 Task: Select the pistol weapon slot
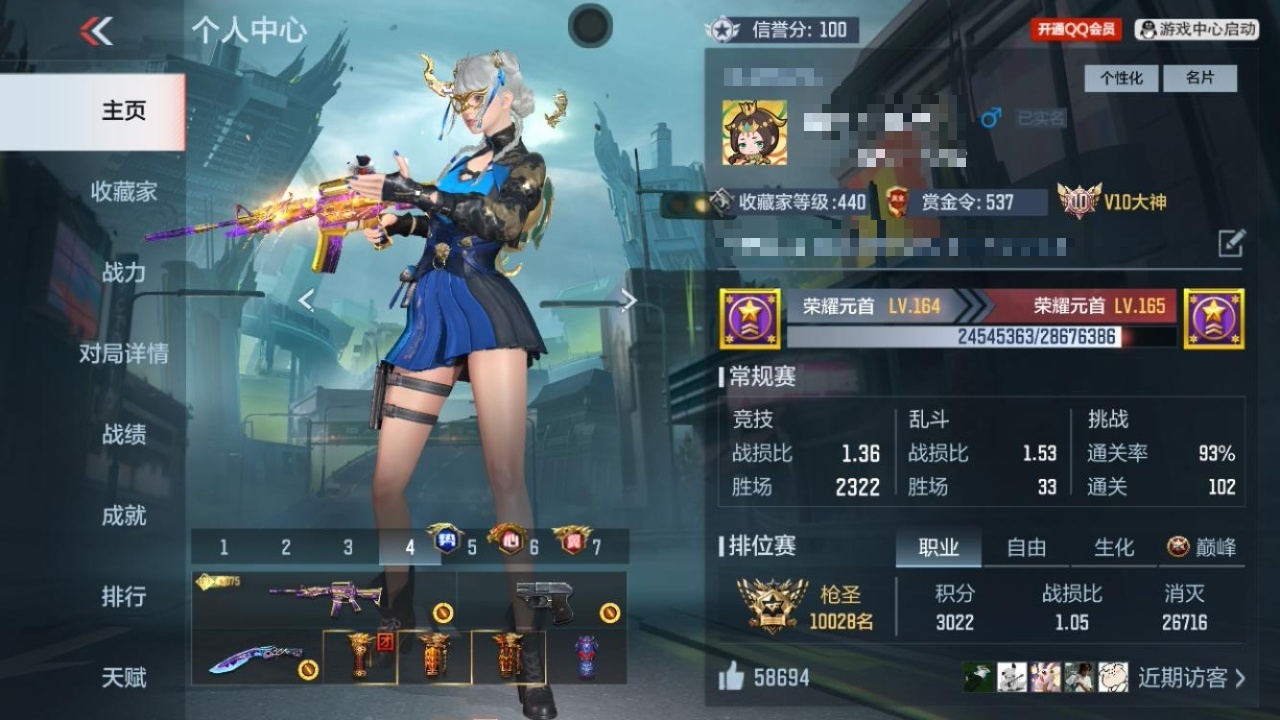[x=543, y=600]
